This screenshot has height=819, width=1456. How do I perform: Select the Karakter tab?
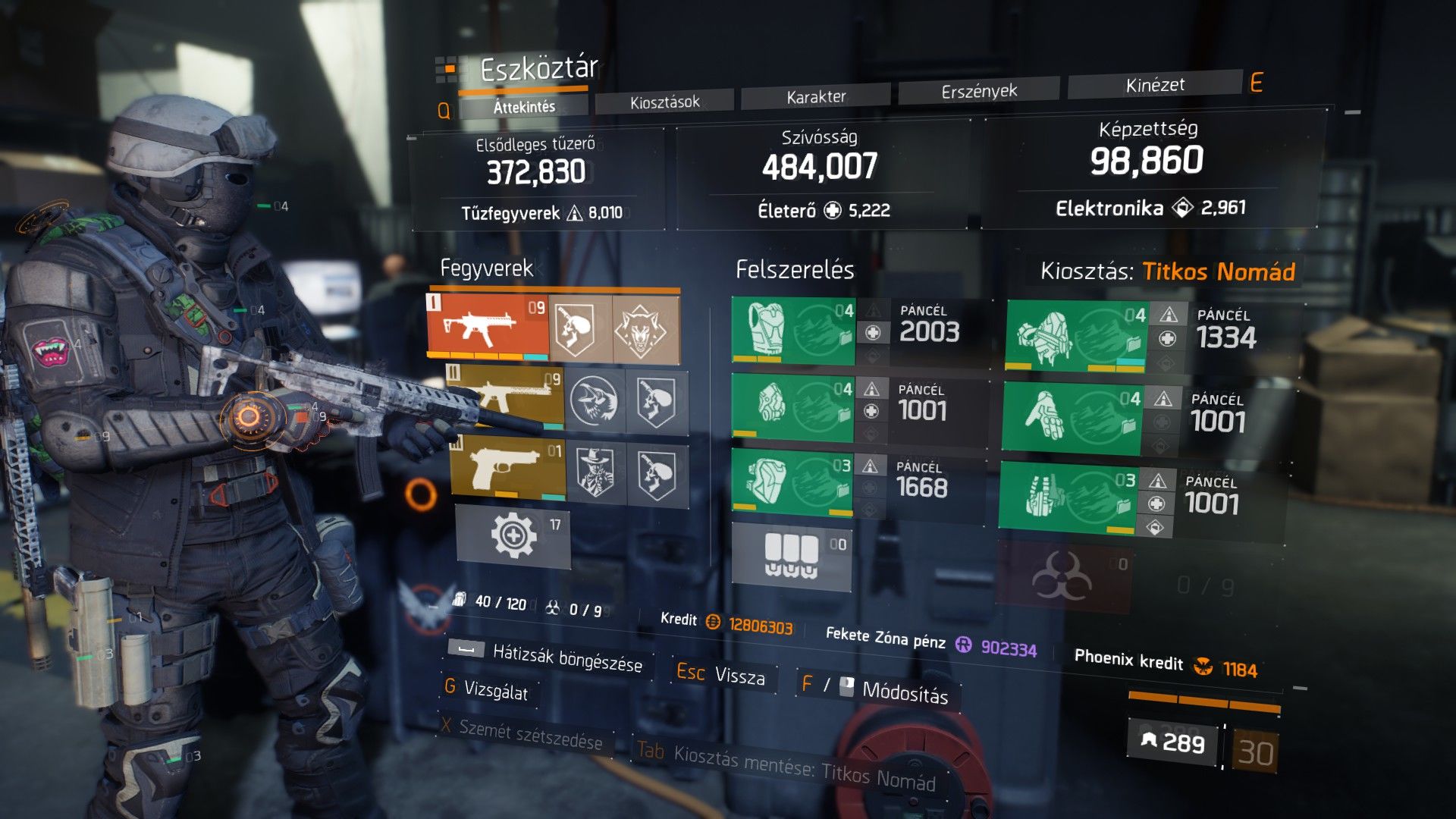(816, 96)
